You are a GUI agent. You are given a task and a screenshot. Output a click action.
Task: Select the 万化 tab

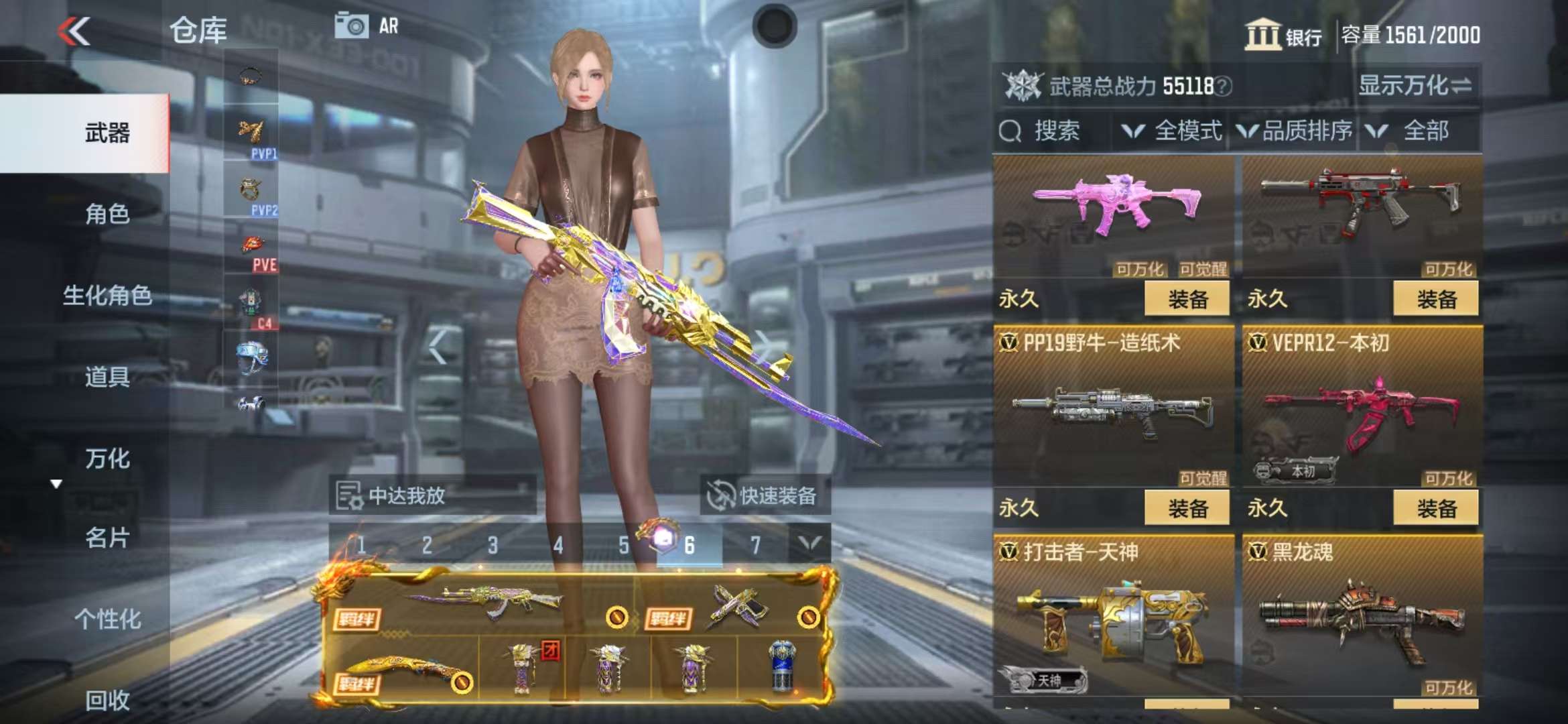point(107,459)
